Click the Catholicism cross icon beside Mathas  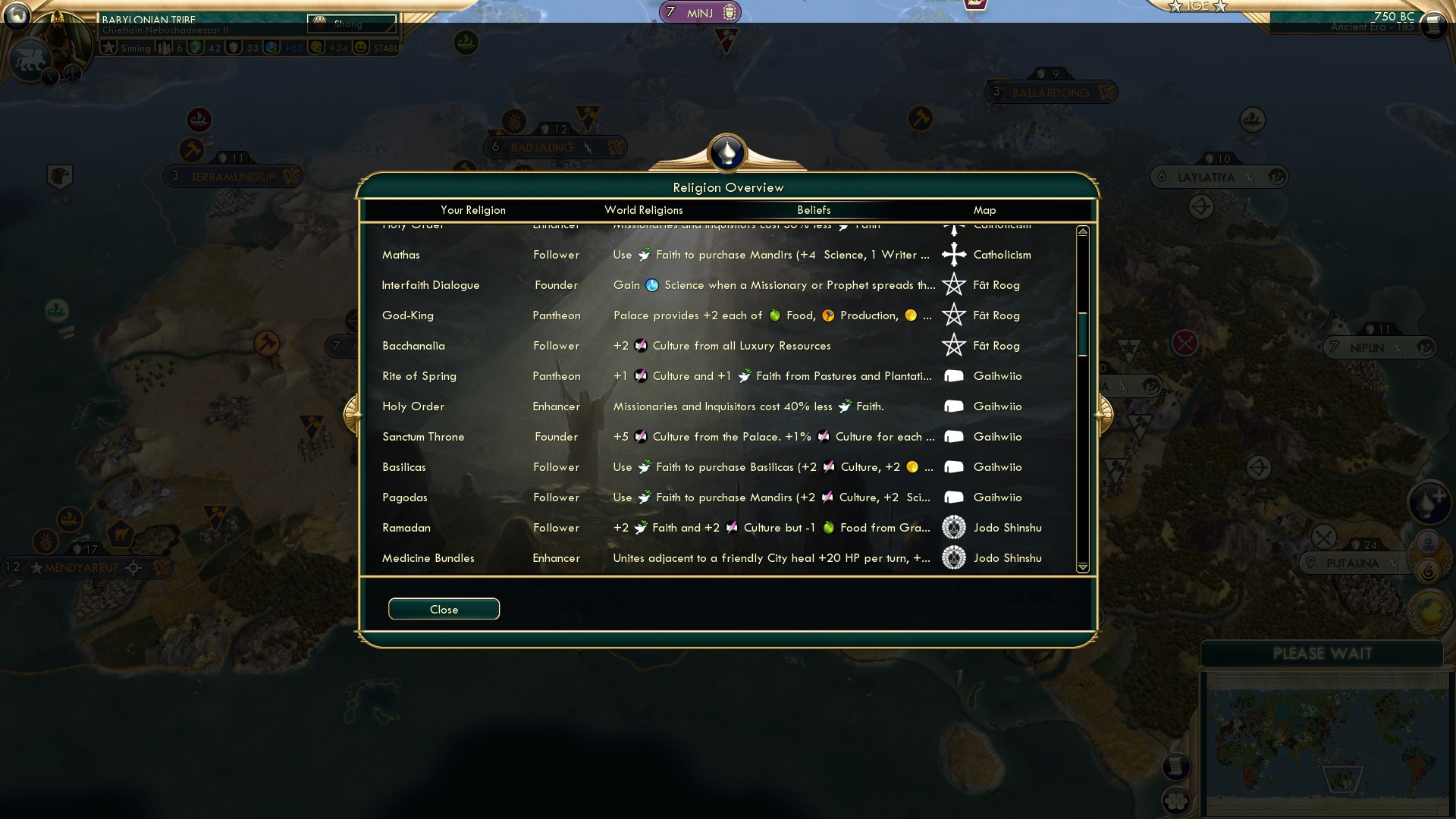pyautogui.click(x=953, y=255)
